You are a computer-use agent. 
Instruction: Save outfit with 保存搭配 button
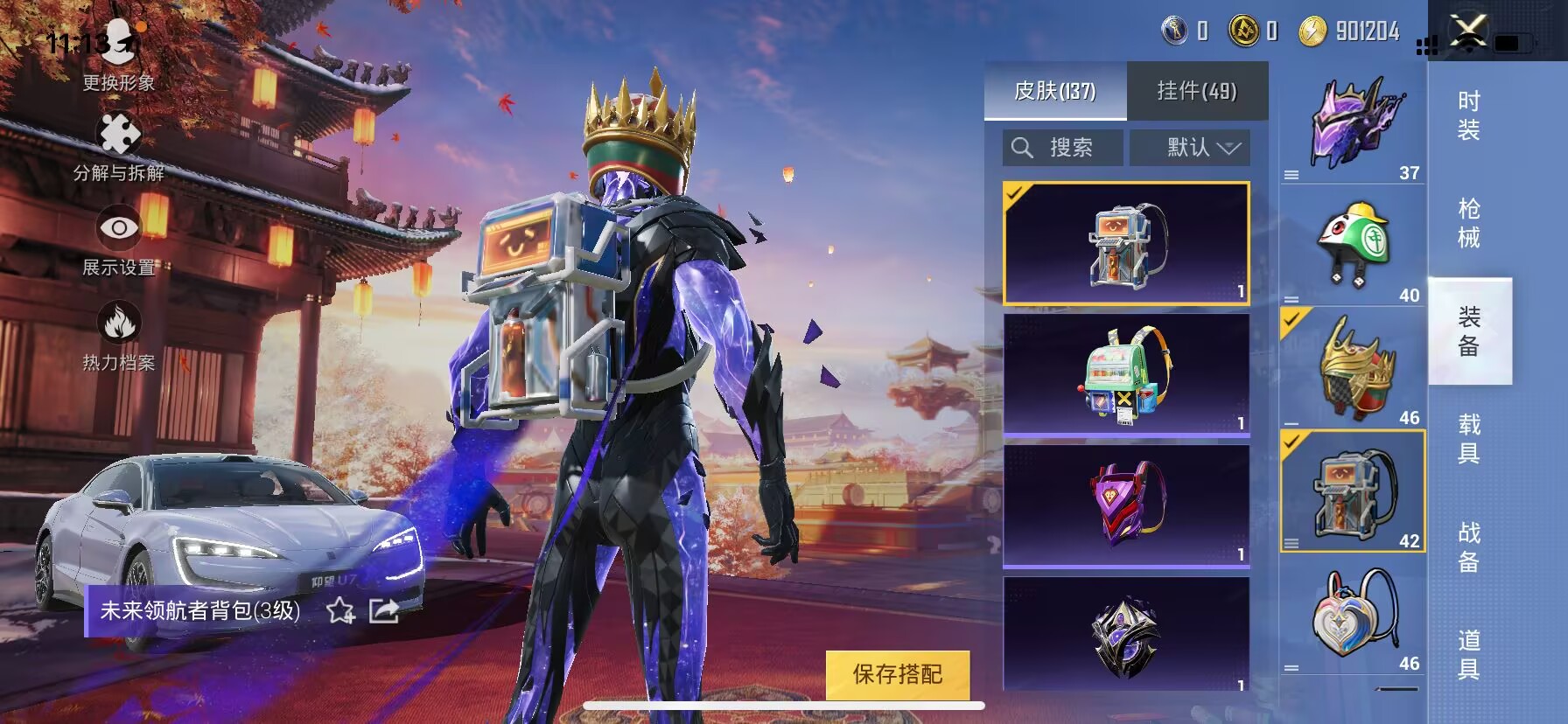[x=898, y=674]
